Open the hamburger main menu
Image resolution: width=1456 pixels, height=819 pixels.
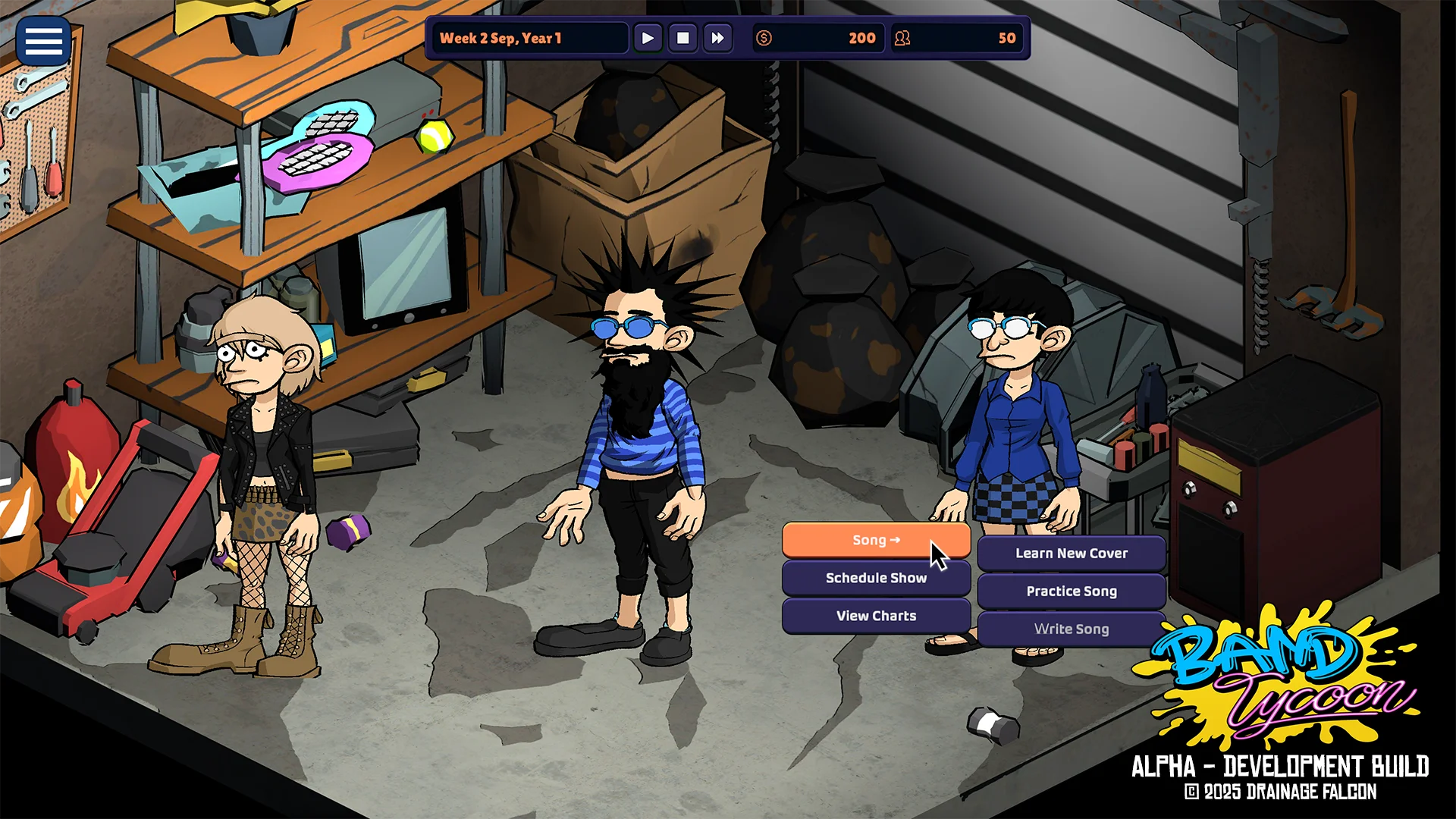pos(43,41)
